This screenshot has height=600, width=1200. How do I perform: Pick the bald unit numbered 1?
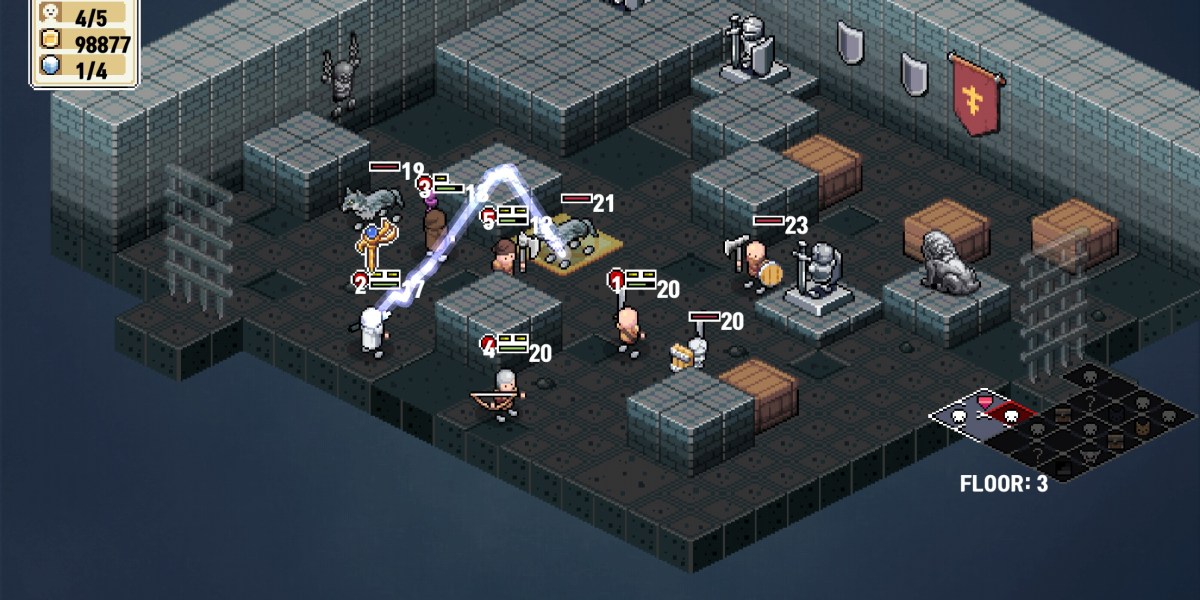(x=628, y=327)
